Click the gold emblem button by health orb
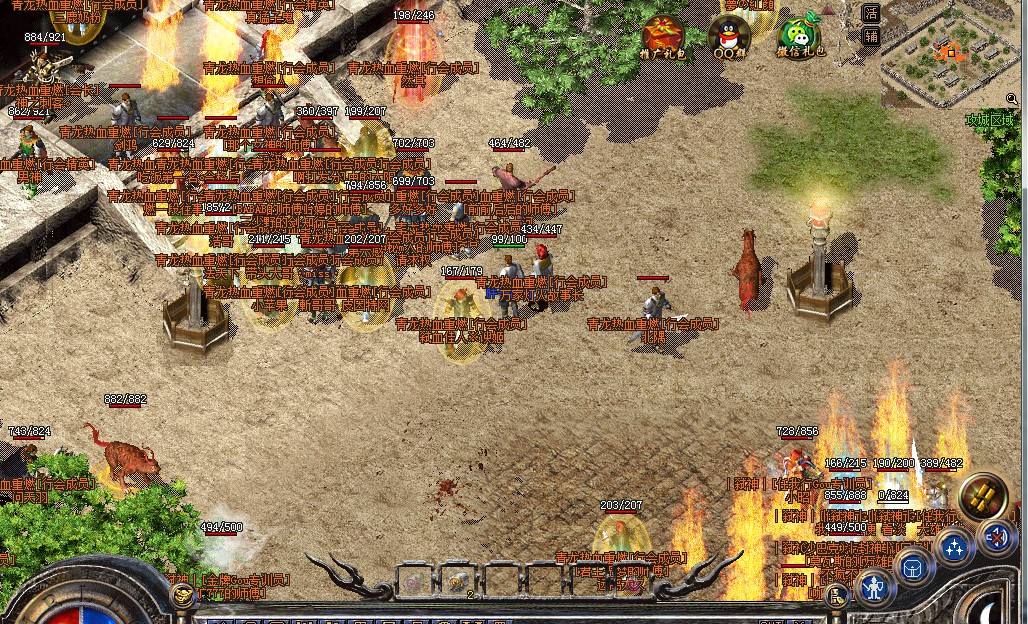Screen dimensions: 1028x624 (x=183, y=595)
